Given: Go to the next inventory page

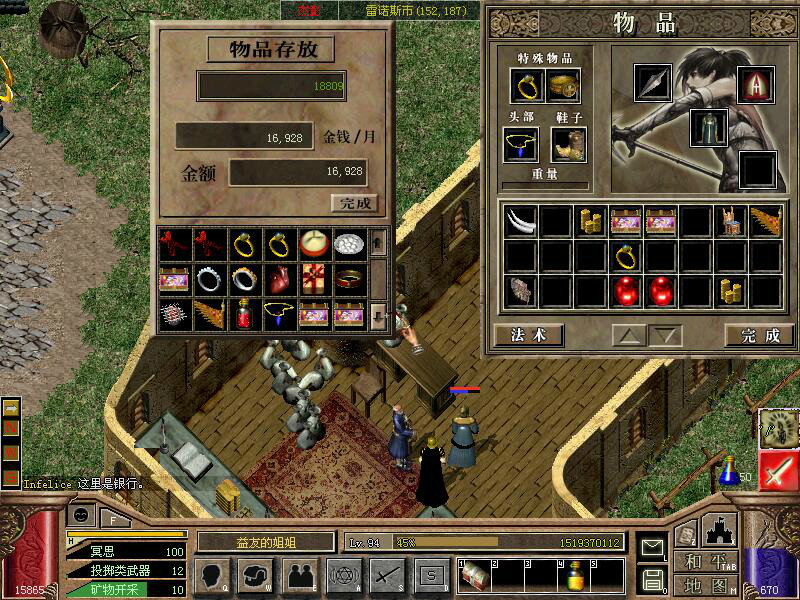Looking at the screenshot, I should tap(665, 335).
